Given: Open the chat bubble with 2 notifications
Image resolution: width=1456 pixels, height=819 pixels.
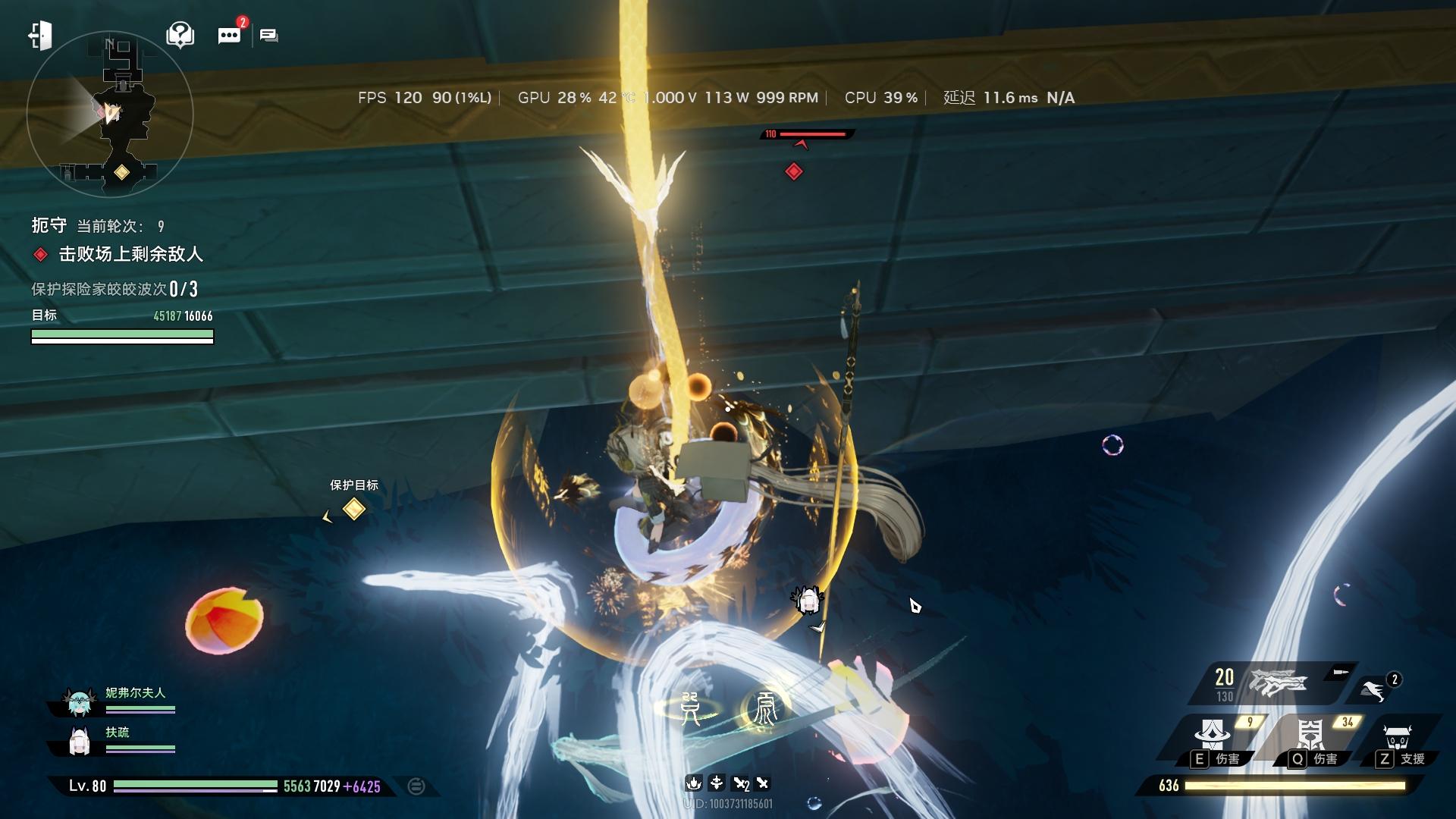Looking at the screenshot, I should (x=229, y=35).
